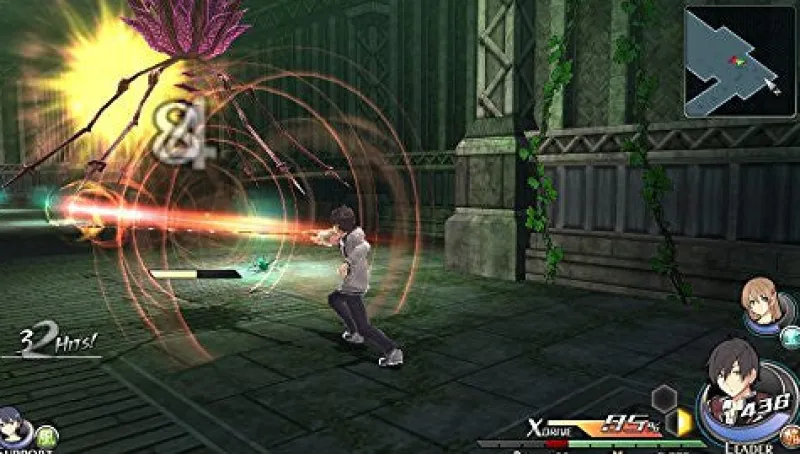The image size is (800, 454).
Task: Open the dungeon minimap
Action: click(738, 61)
